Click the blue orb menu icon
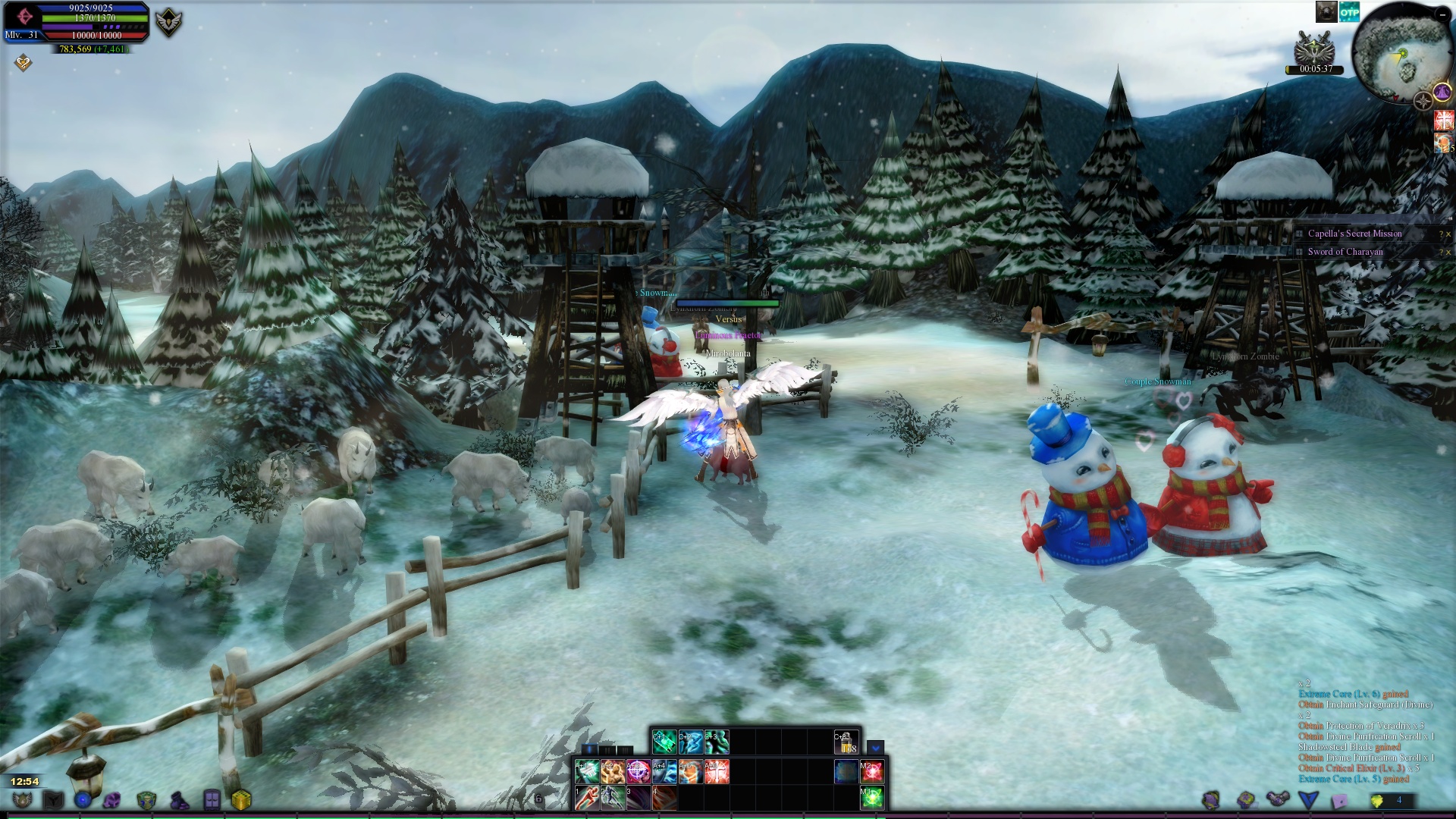The image size is (1456, 819). (83, 800)
